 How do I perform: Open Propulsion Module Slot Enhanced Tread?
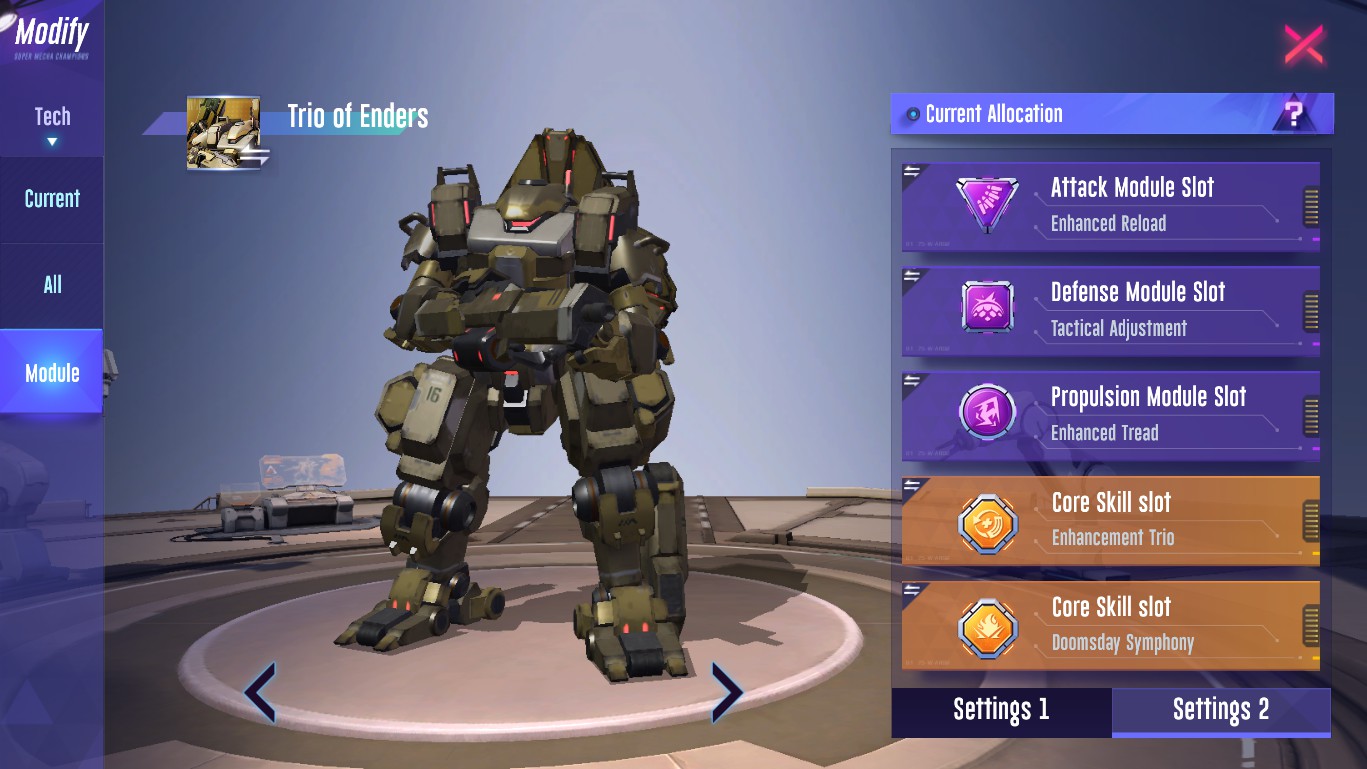point(1110,415)
